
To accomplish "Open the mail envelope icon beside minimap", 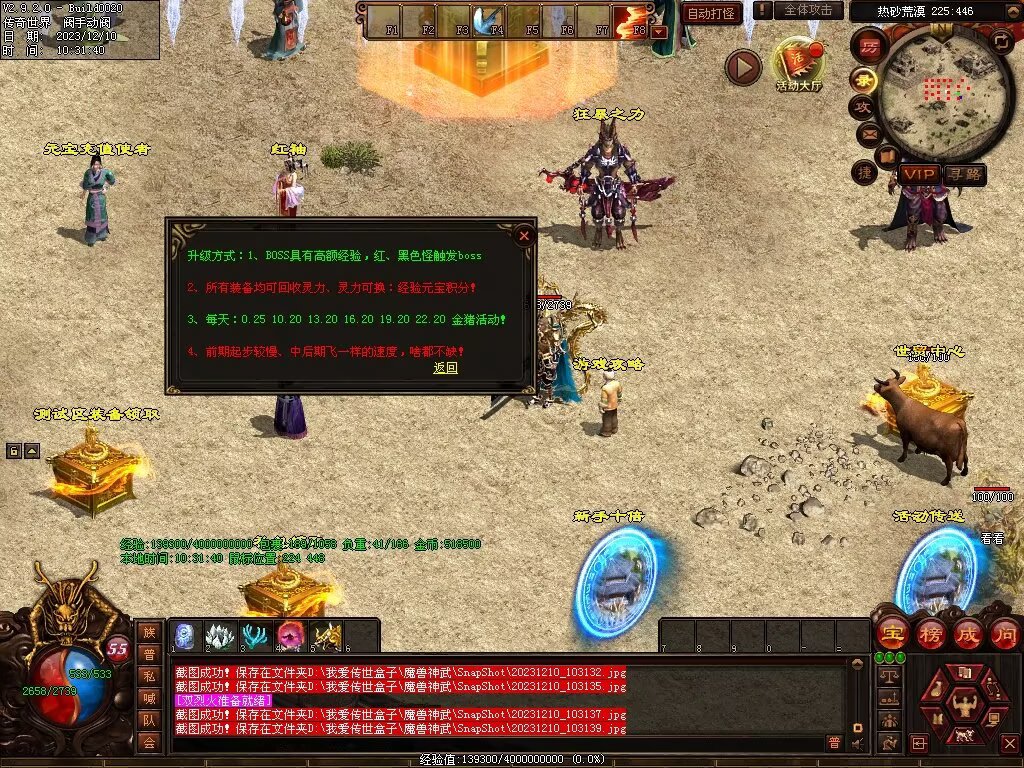I will [x=867, y=134].
